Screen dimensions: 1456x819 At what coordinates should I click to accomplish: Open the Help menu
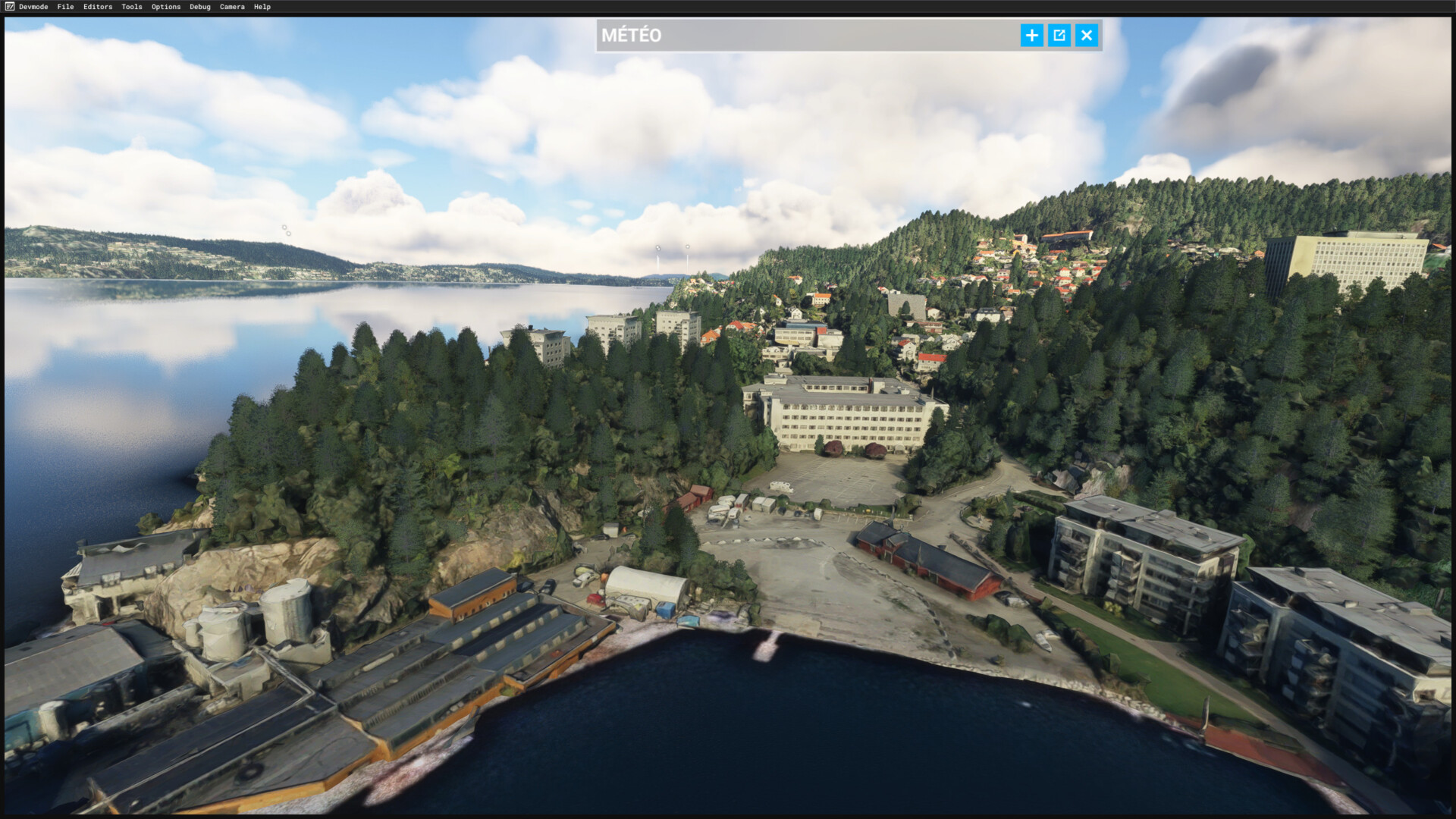(262, 7)
